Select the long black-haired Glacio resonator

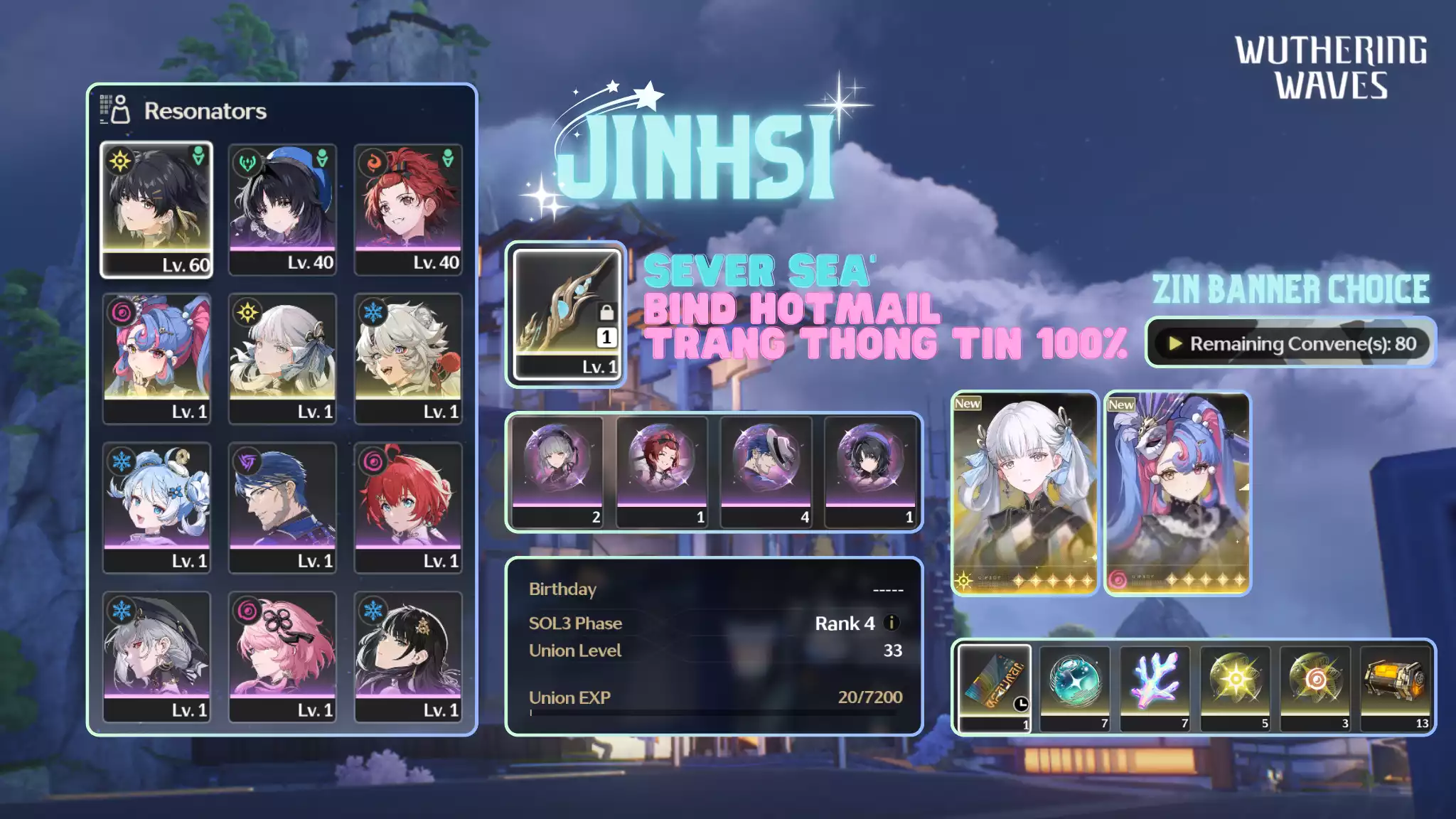click(x=408, y=657)
